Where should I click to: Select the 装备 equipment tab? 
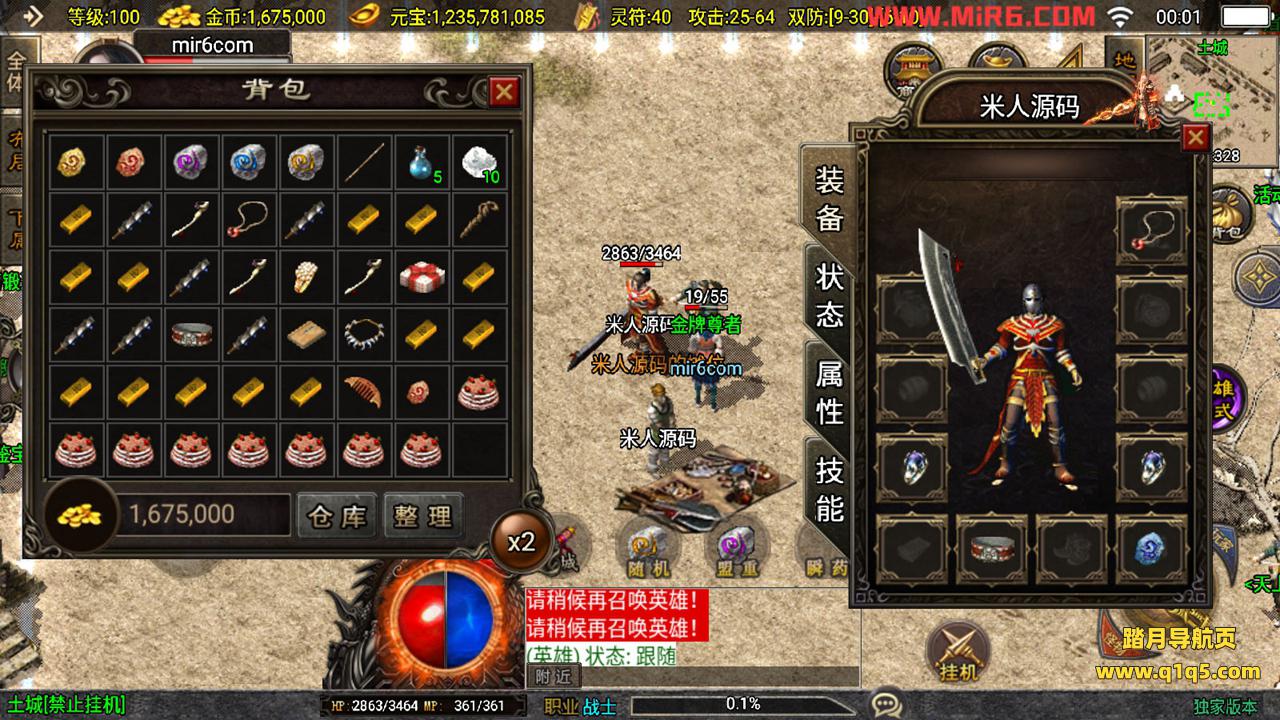[x=830, y=198]
